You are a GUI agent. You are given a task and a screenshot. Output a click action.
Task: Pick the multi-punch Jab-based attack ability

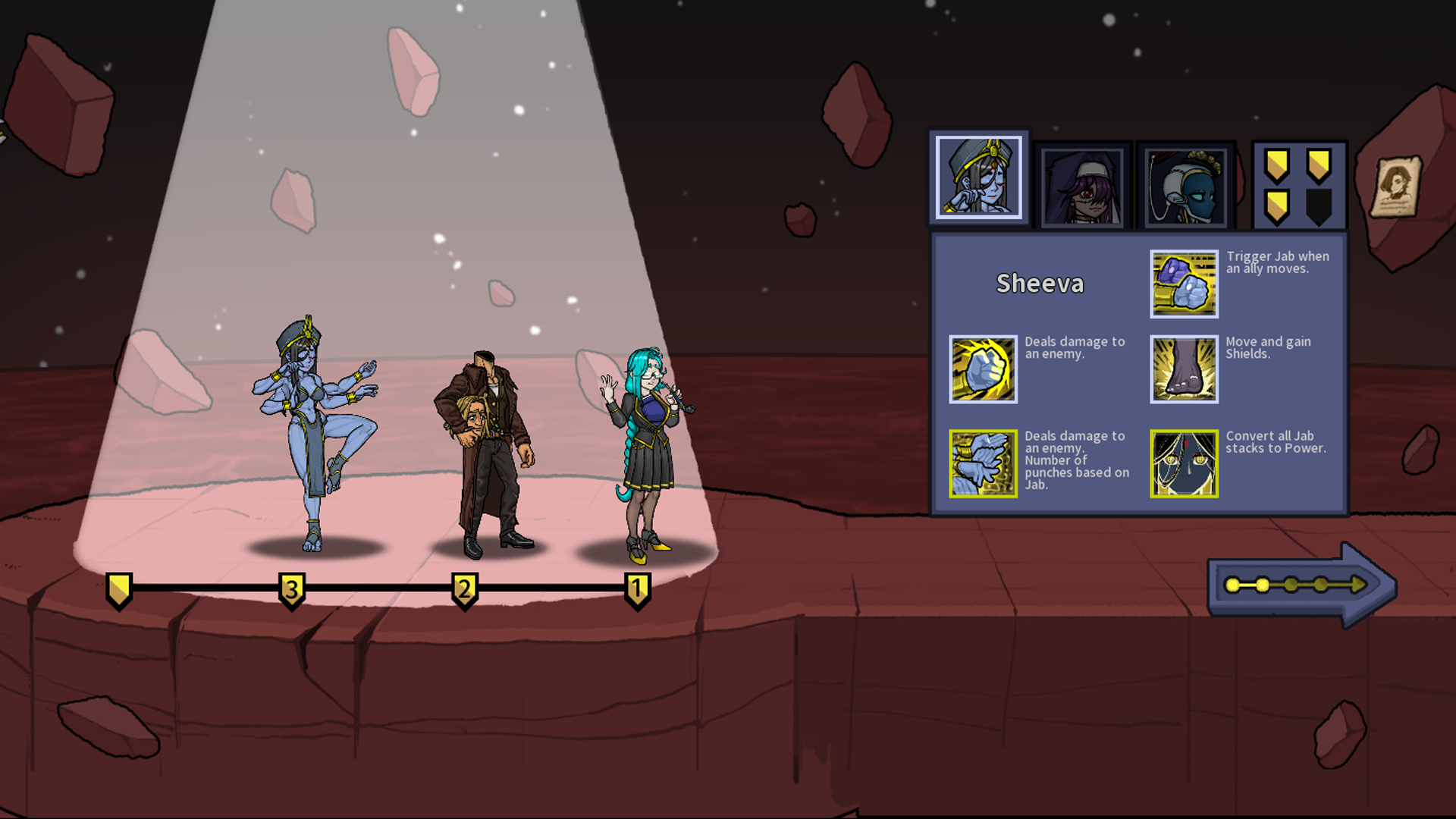click(x=983, y=463)
